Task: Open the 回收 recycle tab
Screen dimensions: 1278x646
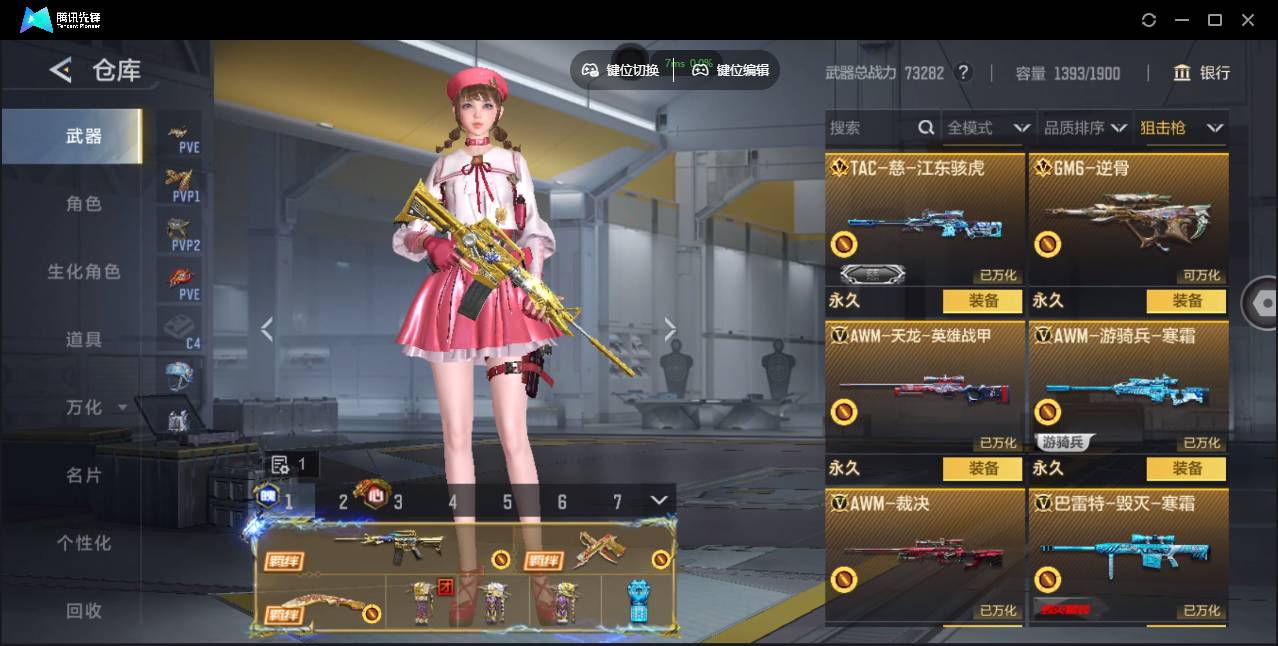Action: (84, 610)
